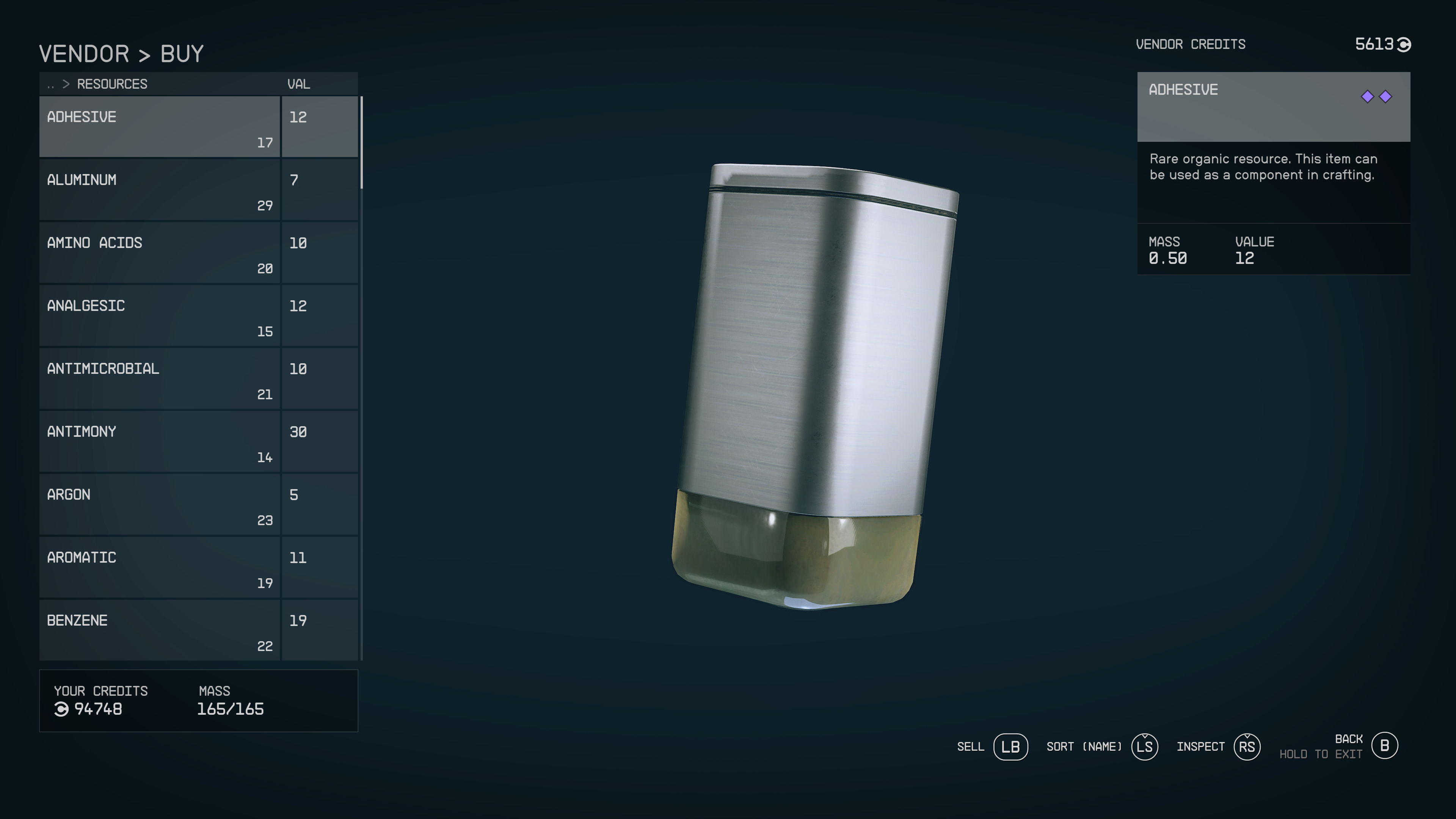
Task: Select Antimicrobial in the vendor list
Action: (x=159, y=378)
